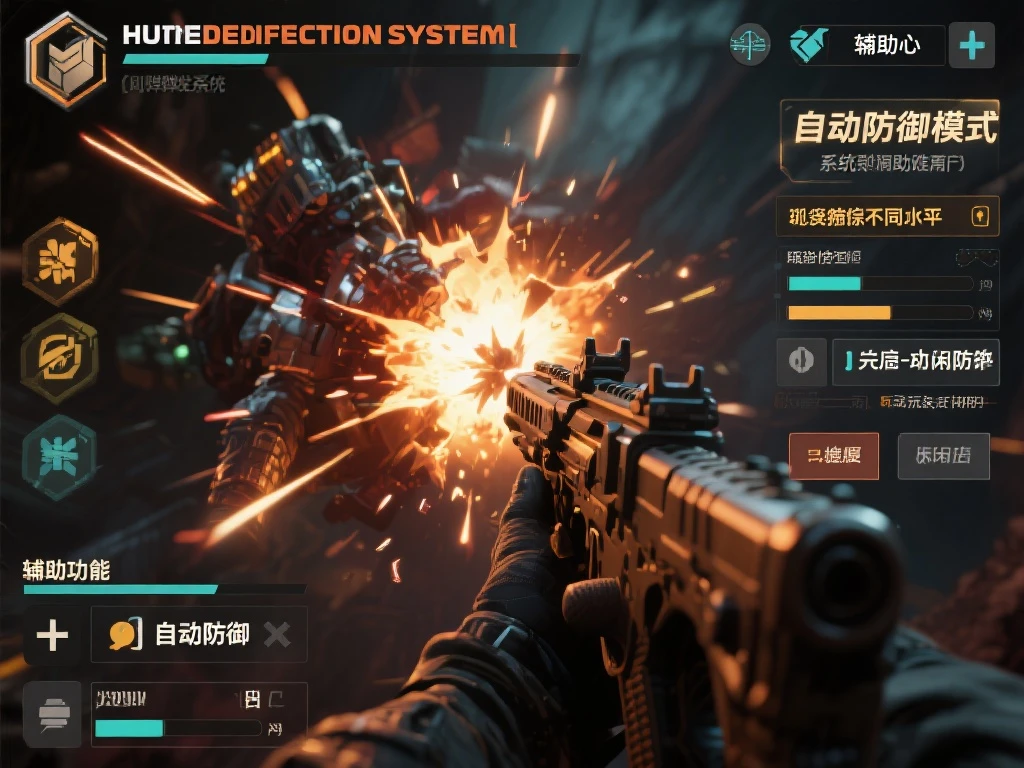Screen dimensions: 1024x768
Task: Remove 自动防御 with its X button
Action: (277, 634)
